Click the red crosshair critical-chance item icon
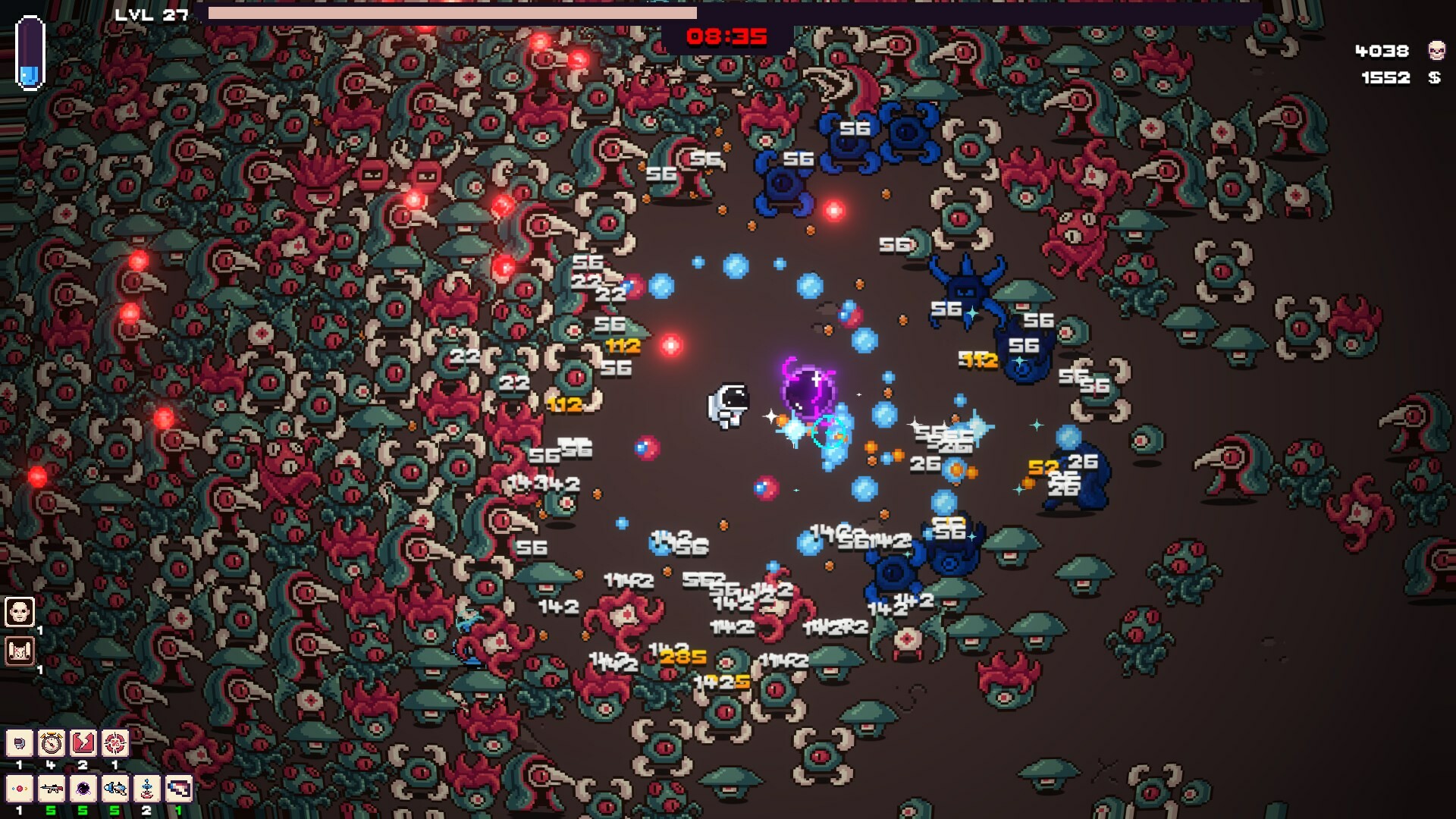Screen dimensions: 1456x819 115,742
